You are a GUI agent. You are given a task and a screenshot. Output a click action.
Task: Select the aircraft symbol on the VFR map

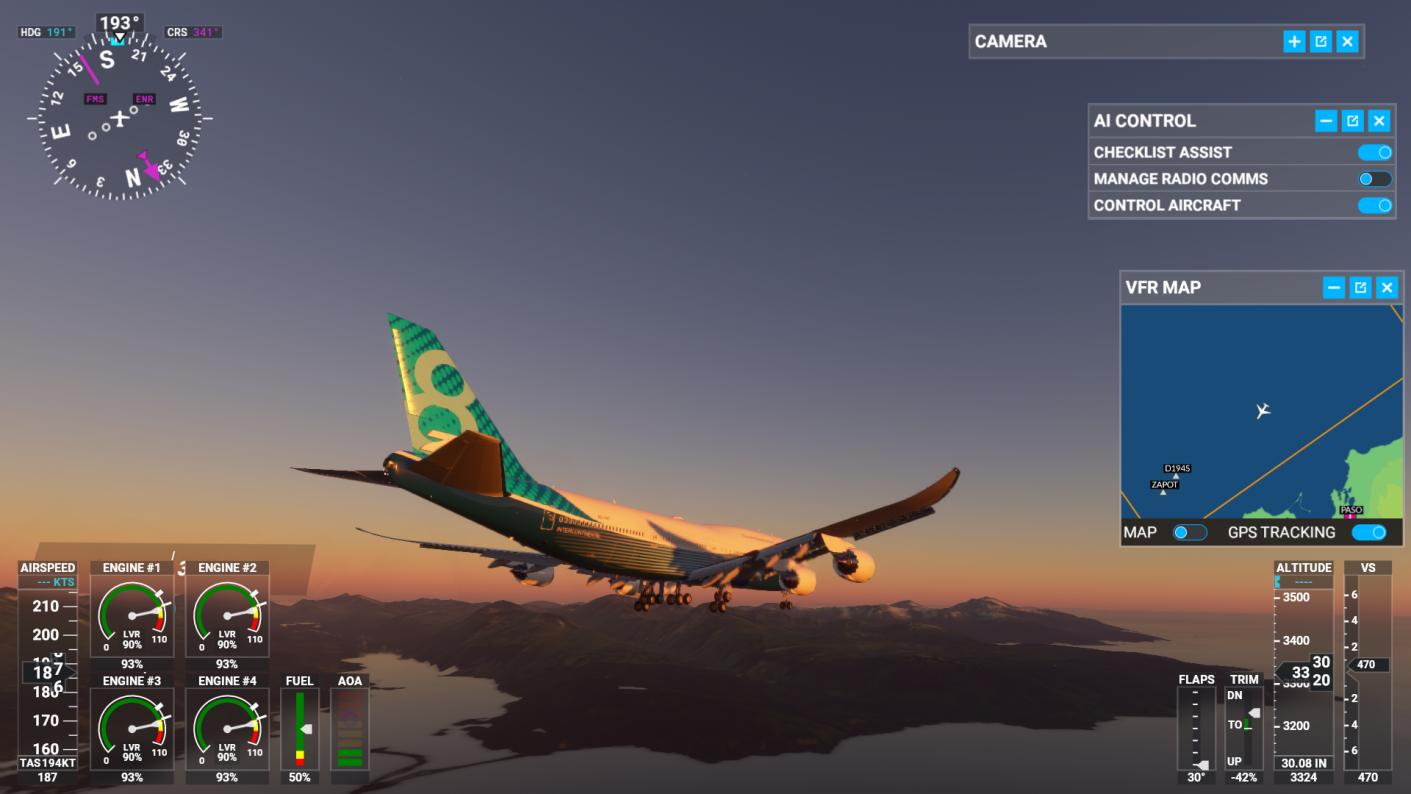[x=1264, y=411]
